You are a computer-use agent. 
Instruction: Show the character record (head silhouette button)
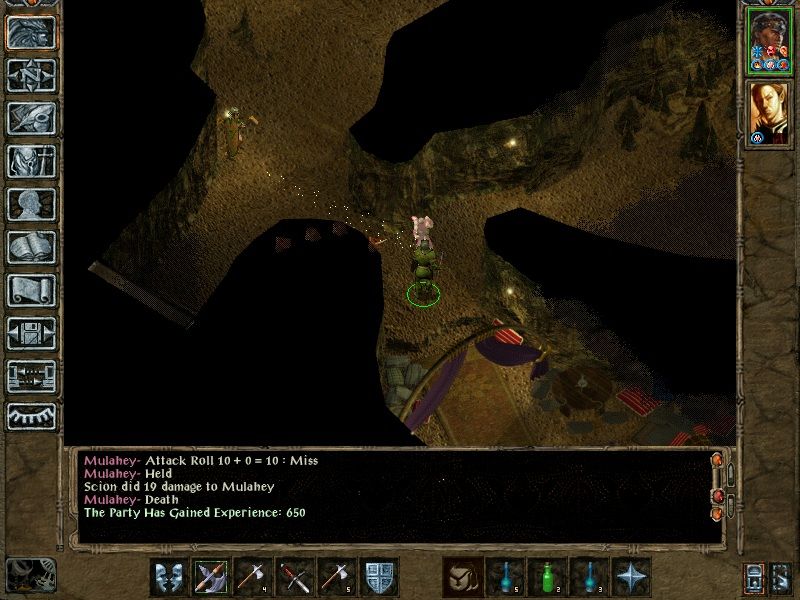[30, 203]
